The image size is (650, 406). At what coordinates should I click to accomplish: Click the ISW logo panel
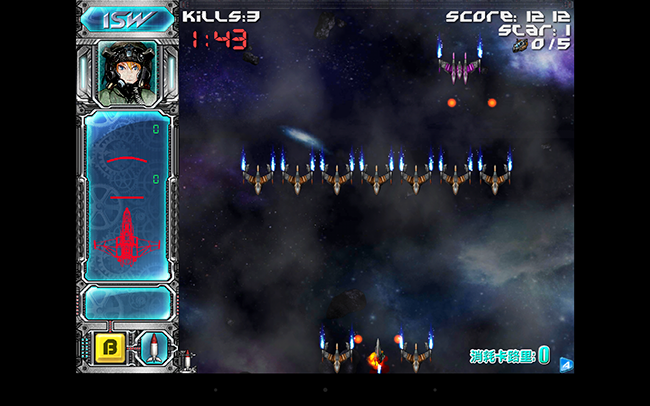(127, 18)
